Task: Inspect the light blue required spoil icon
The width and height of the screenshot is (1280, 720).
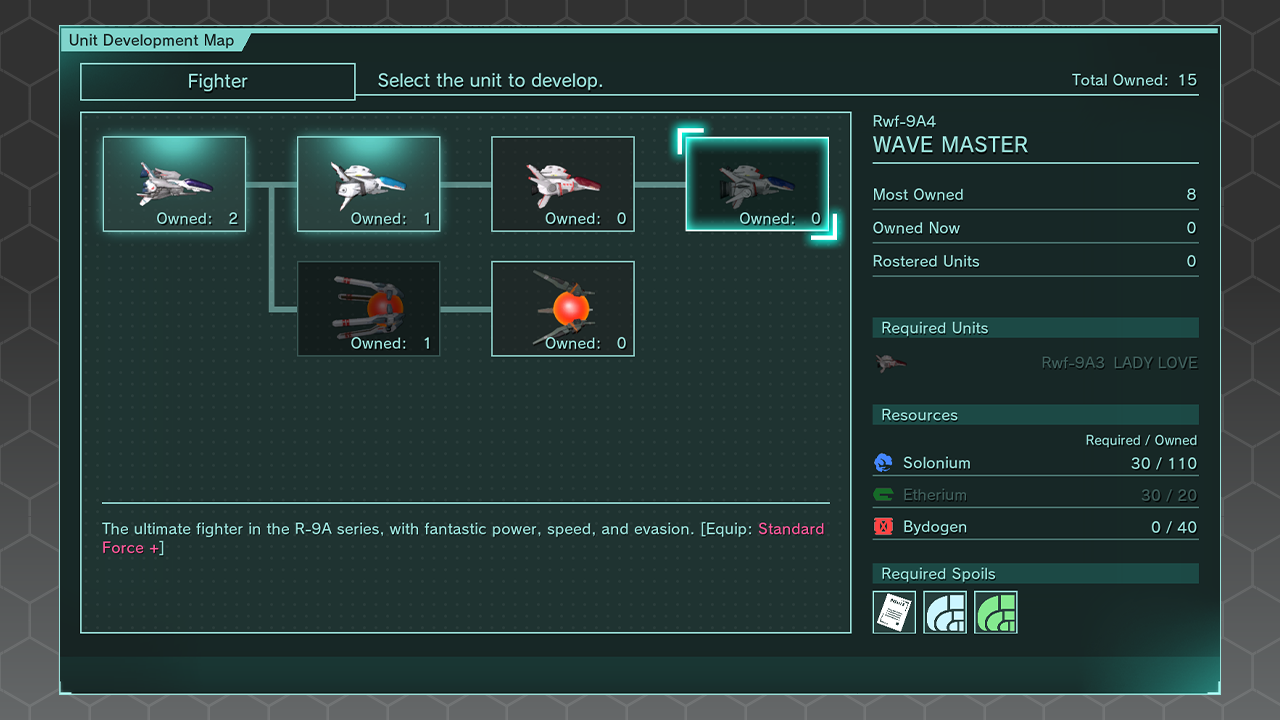Action: click(945, 612)
